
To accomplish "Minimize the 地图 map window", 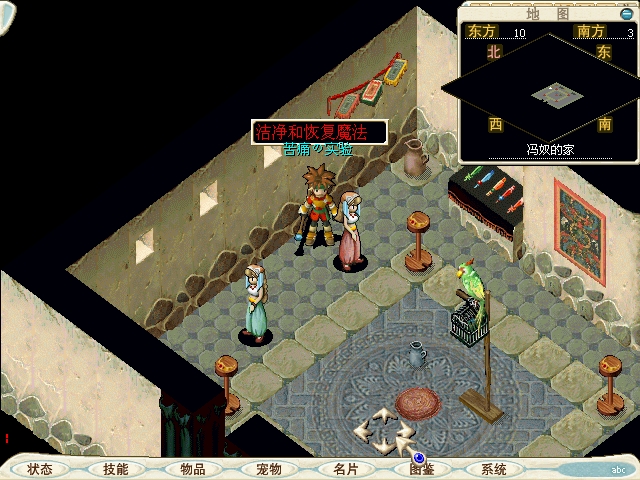I will tap(626, 13).
